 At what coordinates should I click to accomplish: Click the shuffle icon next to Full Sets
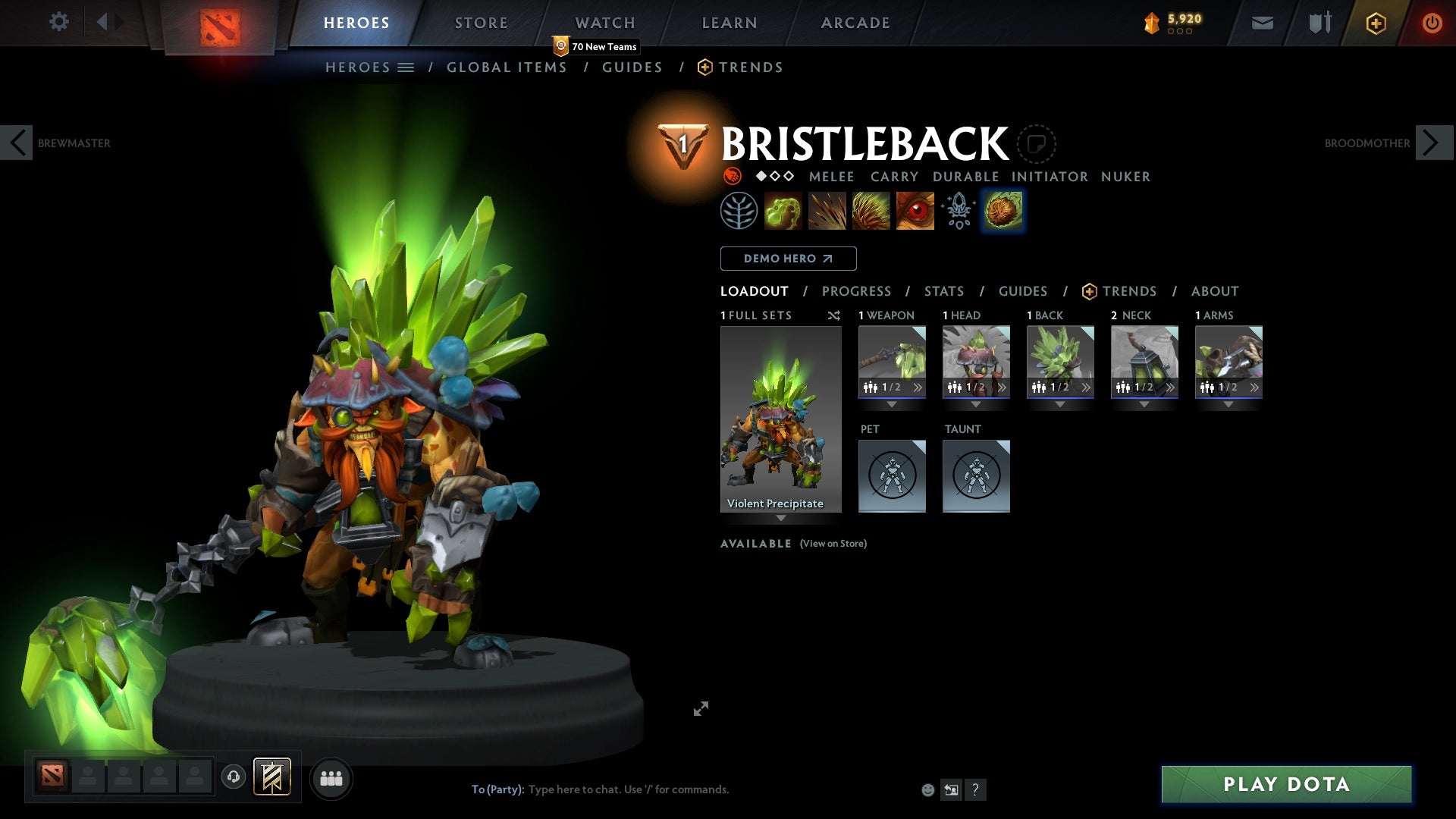pos(834,316)
